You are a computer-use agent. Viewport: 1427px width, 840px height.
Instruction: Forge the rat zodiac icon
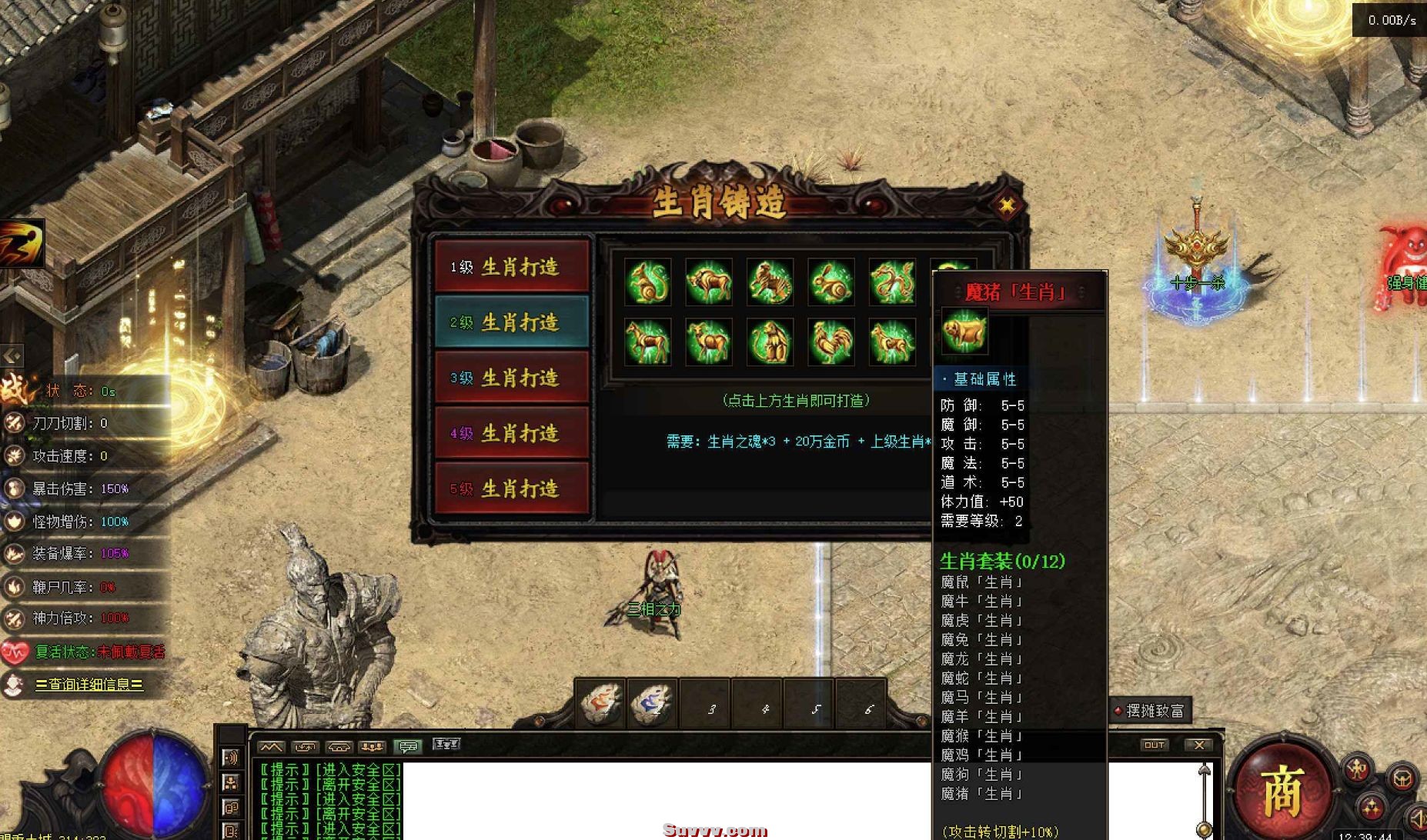coord(647,282)
